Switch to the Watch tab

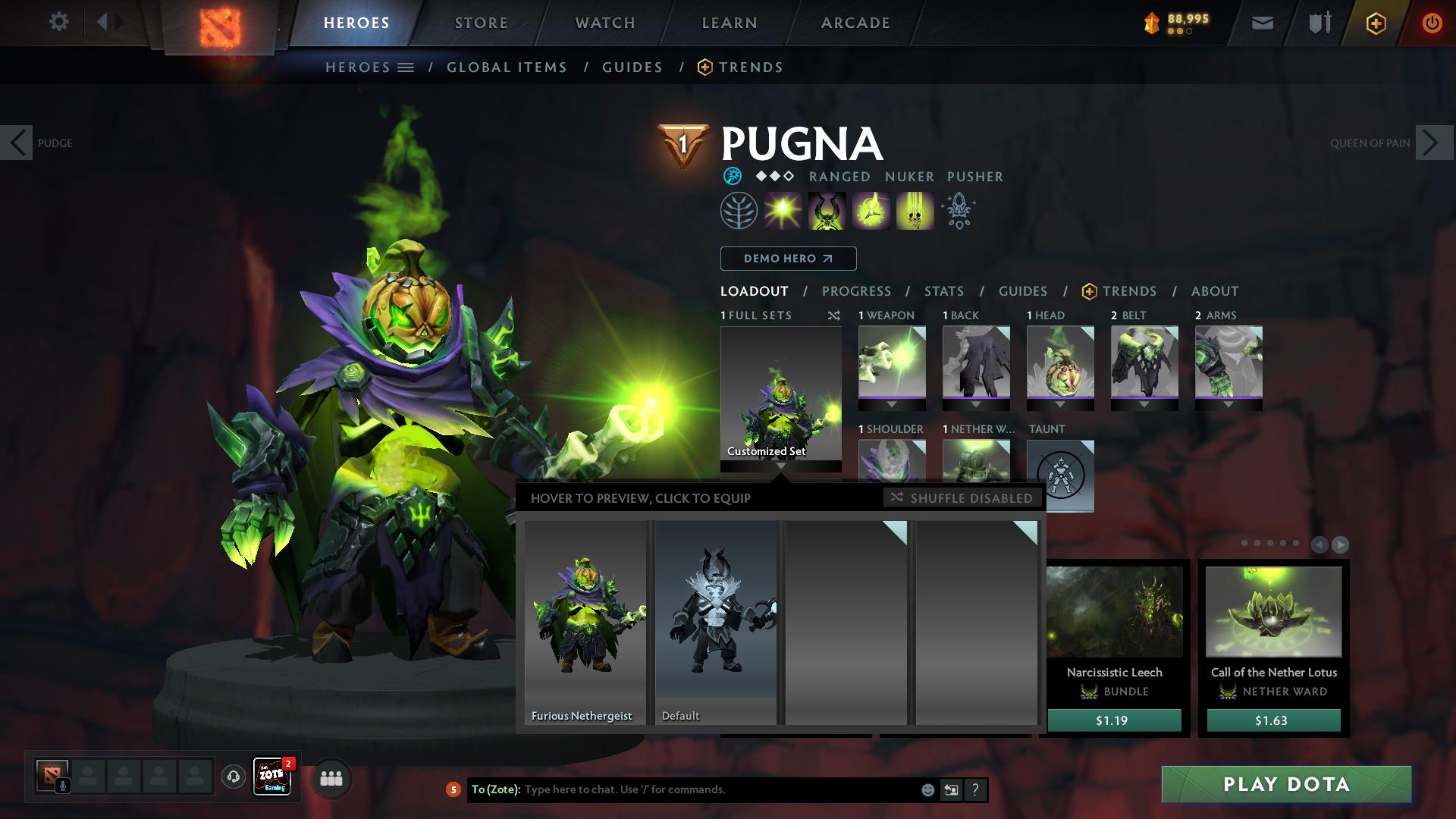pyautogui.click(x=605, y=23)
